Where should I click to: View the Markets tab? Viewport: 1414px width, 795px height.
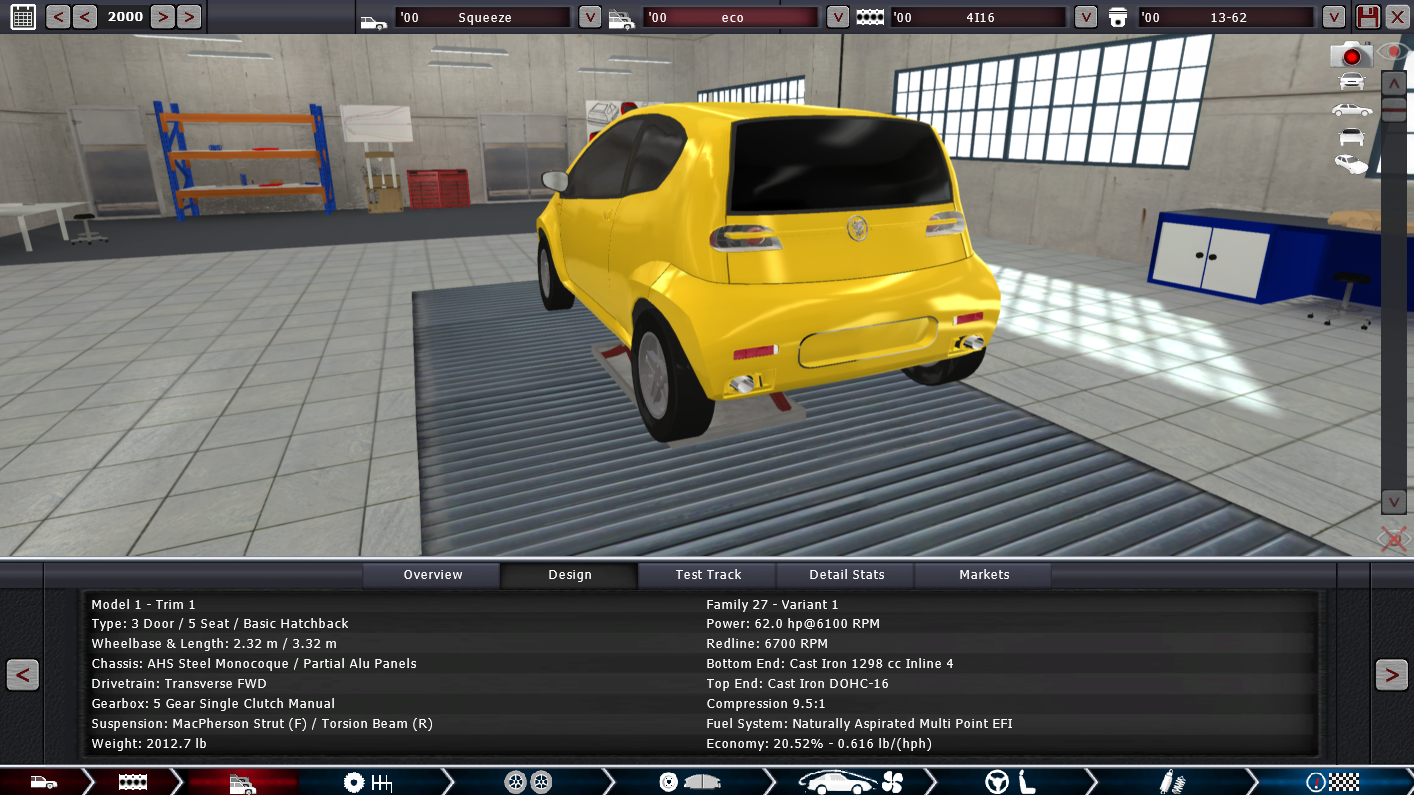tap(984, 575)
